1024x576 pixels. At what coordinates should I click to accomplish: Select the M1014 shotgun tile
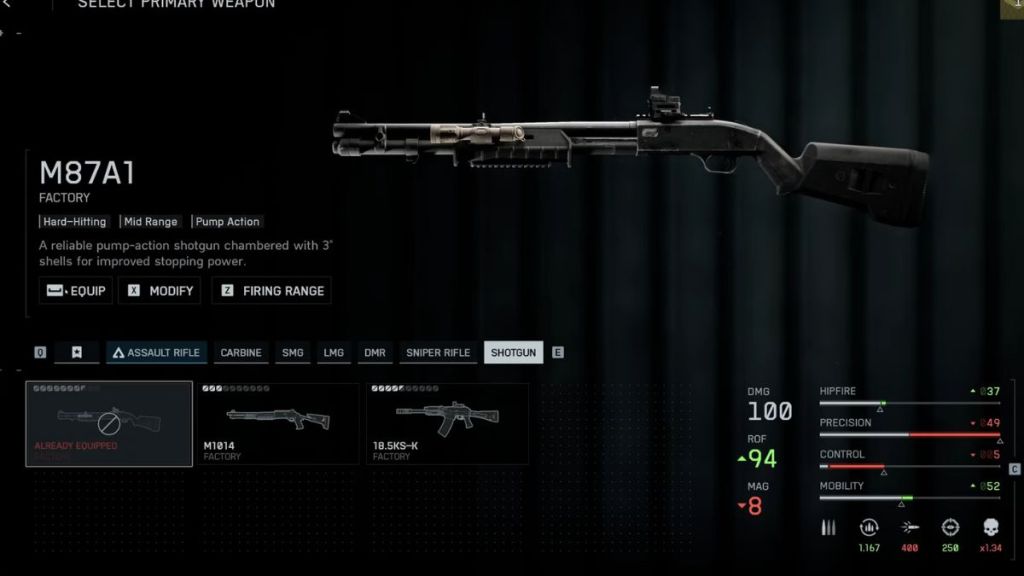[277, 424]
